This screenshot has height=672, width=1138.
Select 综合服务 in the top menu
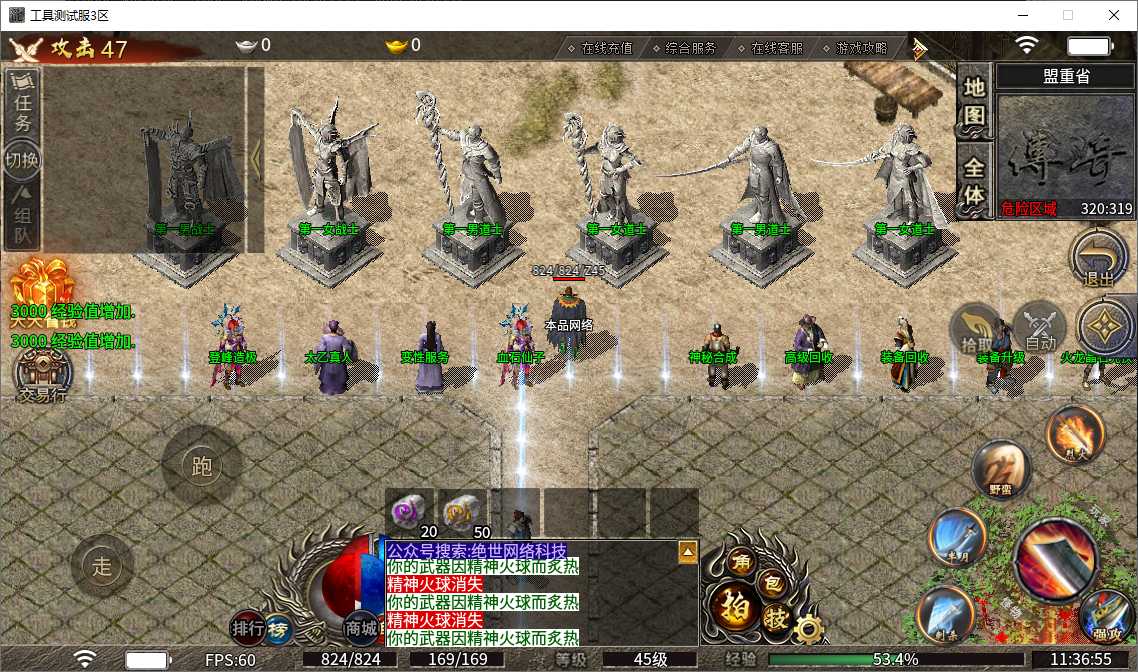684,48
